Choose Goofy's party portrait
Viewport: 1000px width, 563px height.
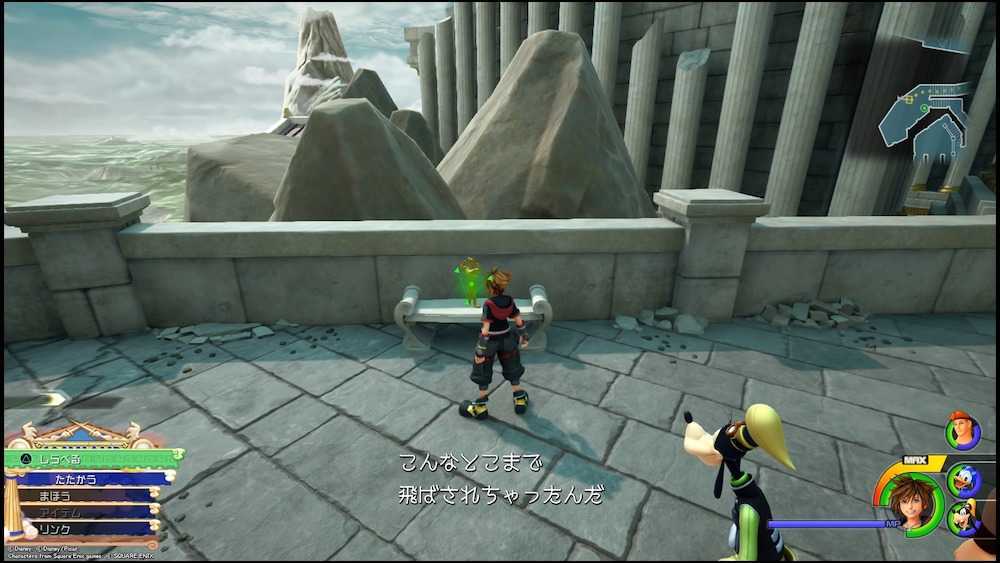[963, 519]
